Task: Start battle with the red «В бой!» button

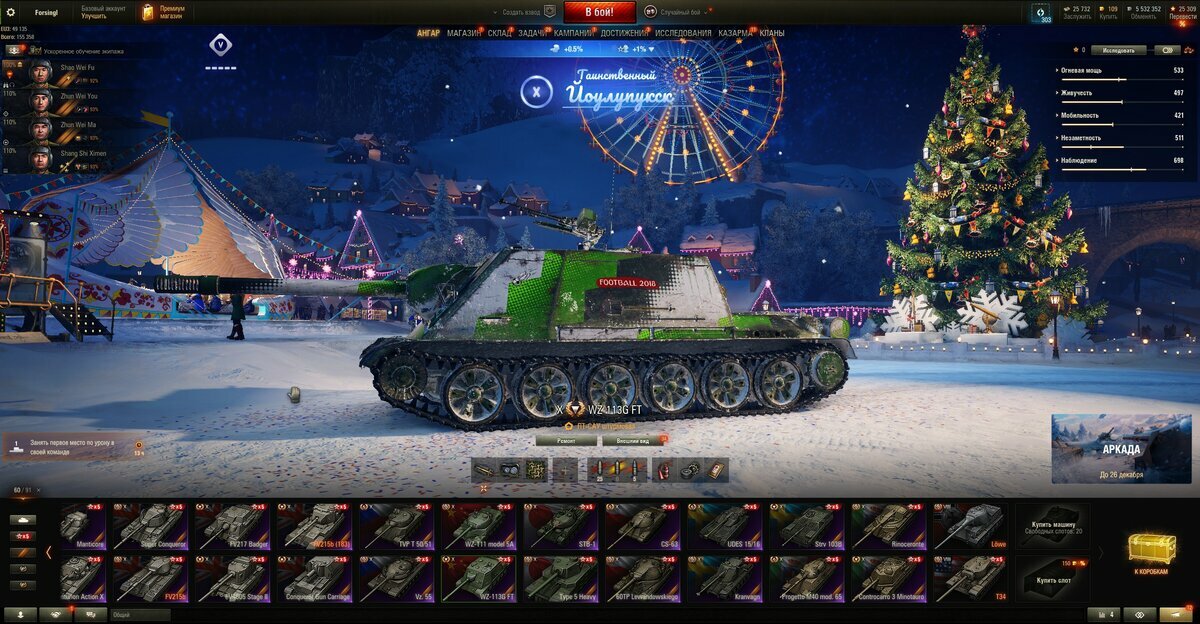Action: click(x=600, y=12)
